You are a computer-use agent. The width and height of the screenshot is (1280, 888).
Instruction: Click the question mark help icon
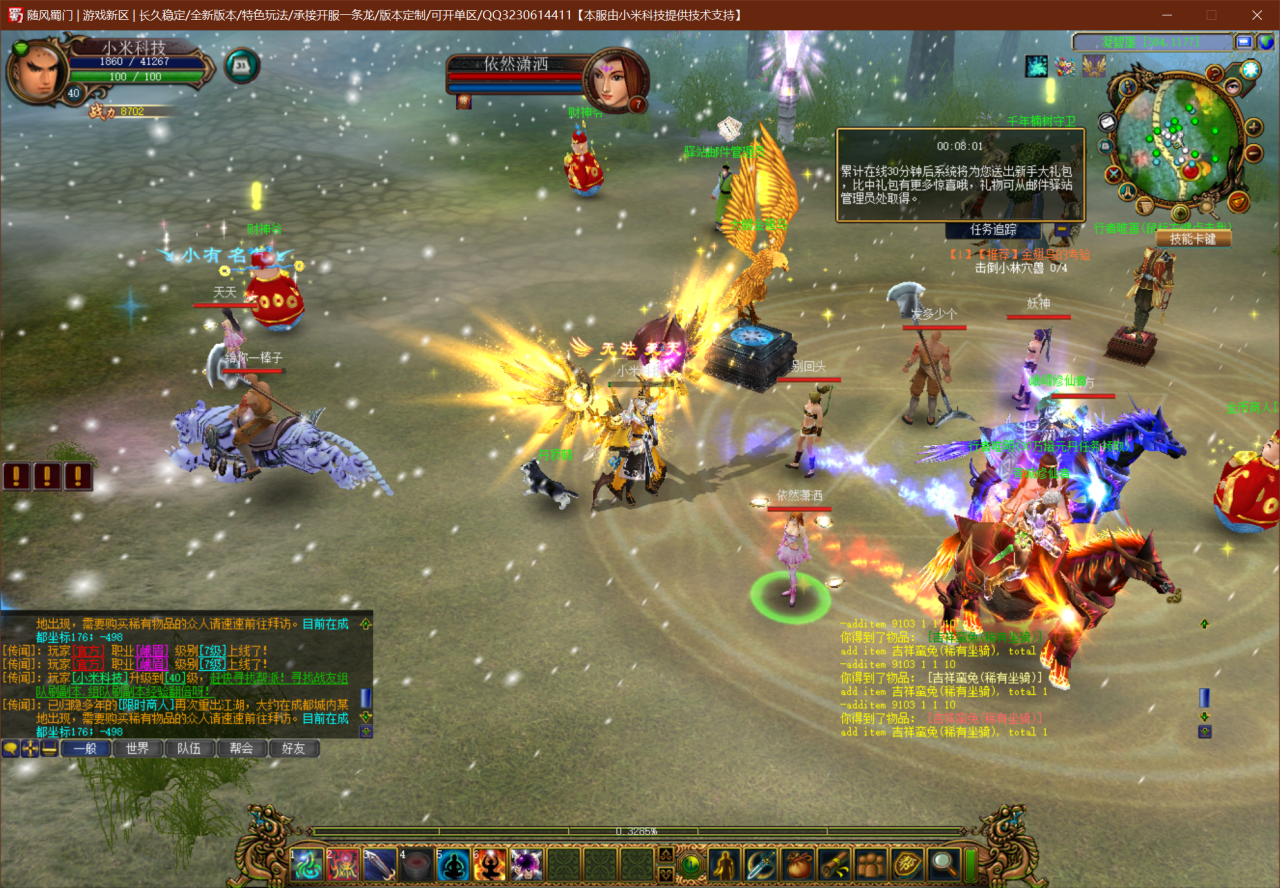pos(1215,73)
